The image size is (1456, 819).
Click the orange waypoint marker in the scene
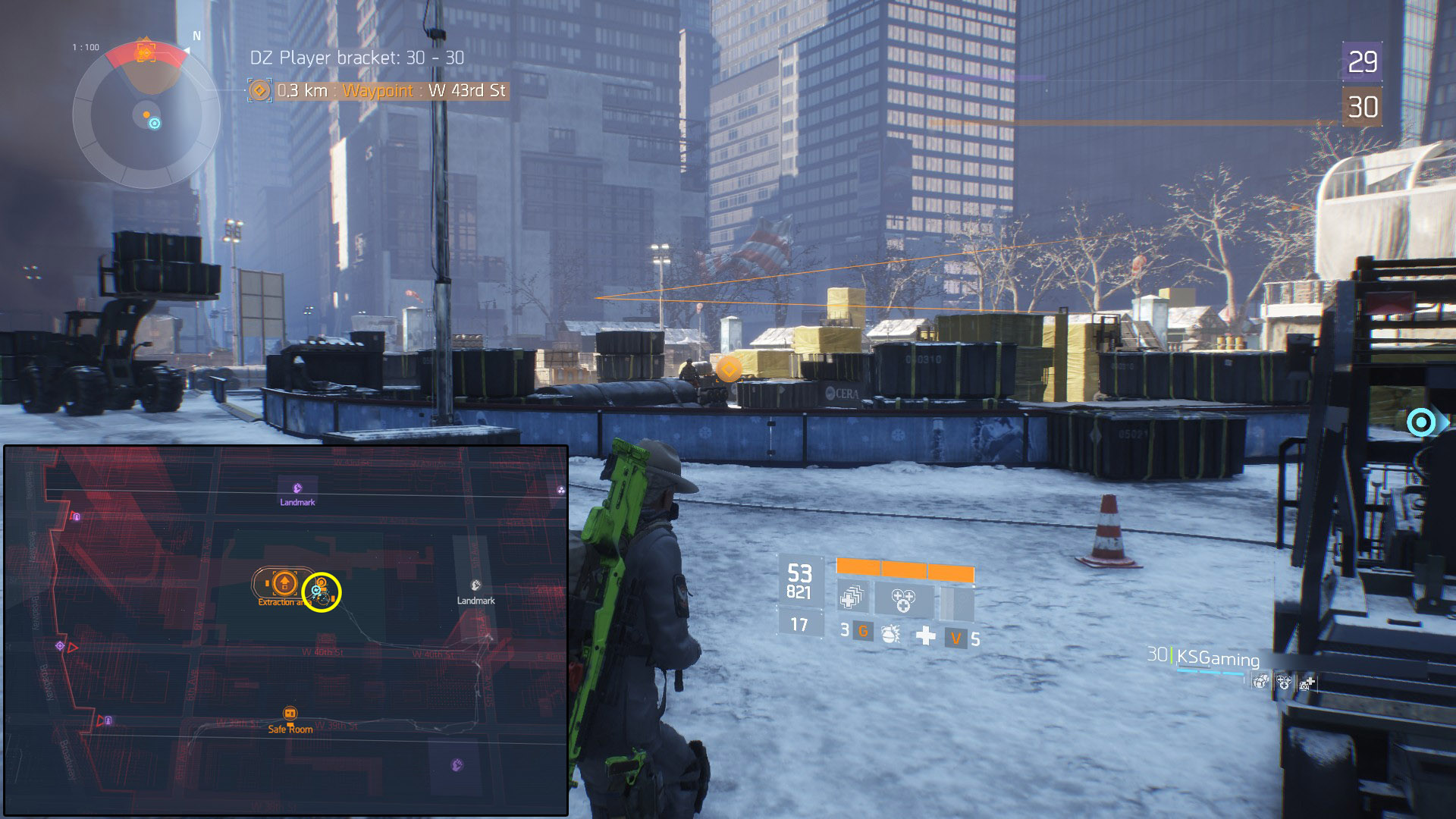point(729,370)
